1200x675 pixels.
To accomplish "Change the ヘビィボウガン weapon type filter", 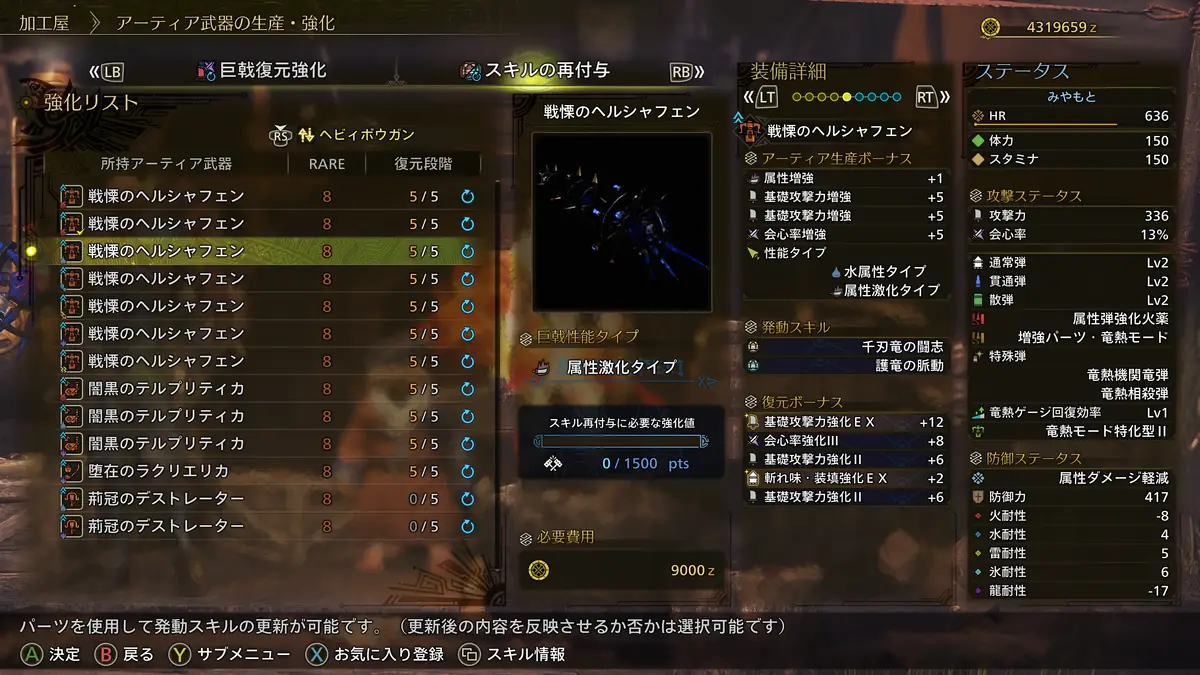I will pyautogui.click(x=356, y=134).
